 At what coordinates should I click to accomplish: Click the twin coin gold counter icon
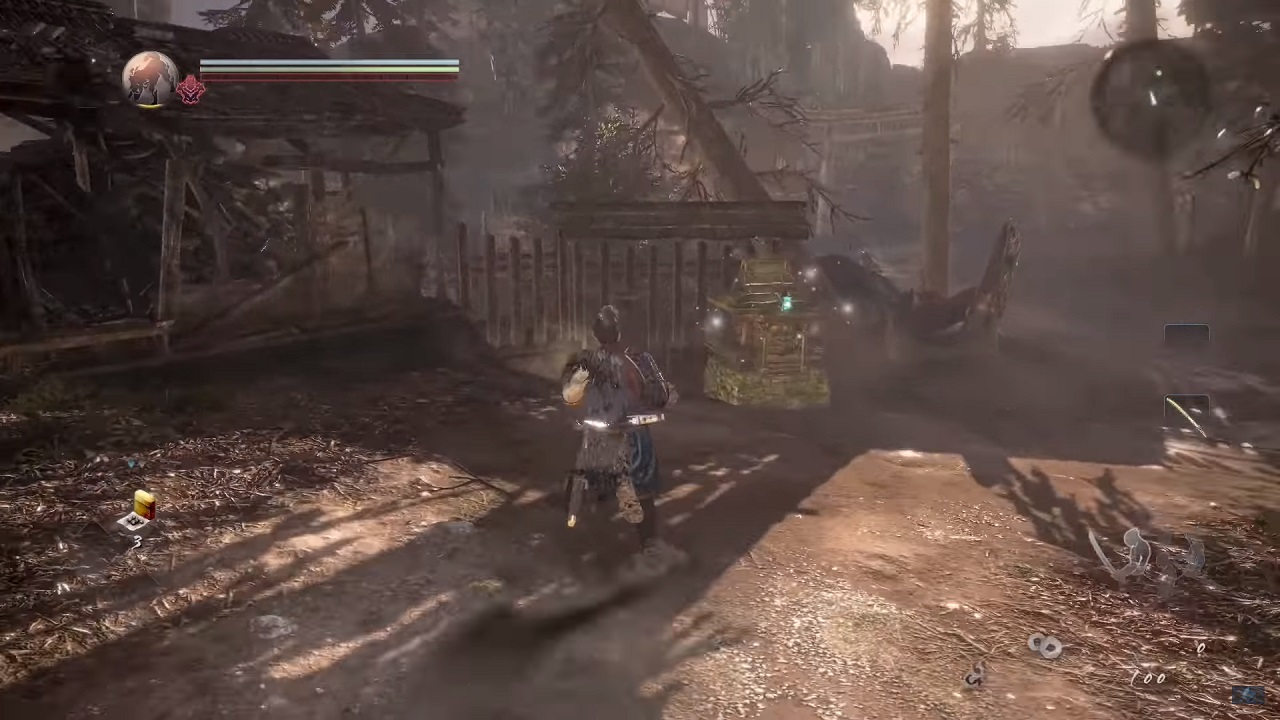tap(1045, 645)
